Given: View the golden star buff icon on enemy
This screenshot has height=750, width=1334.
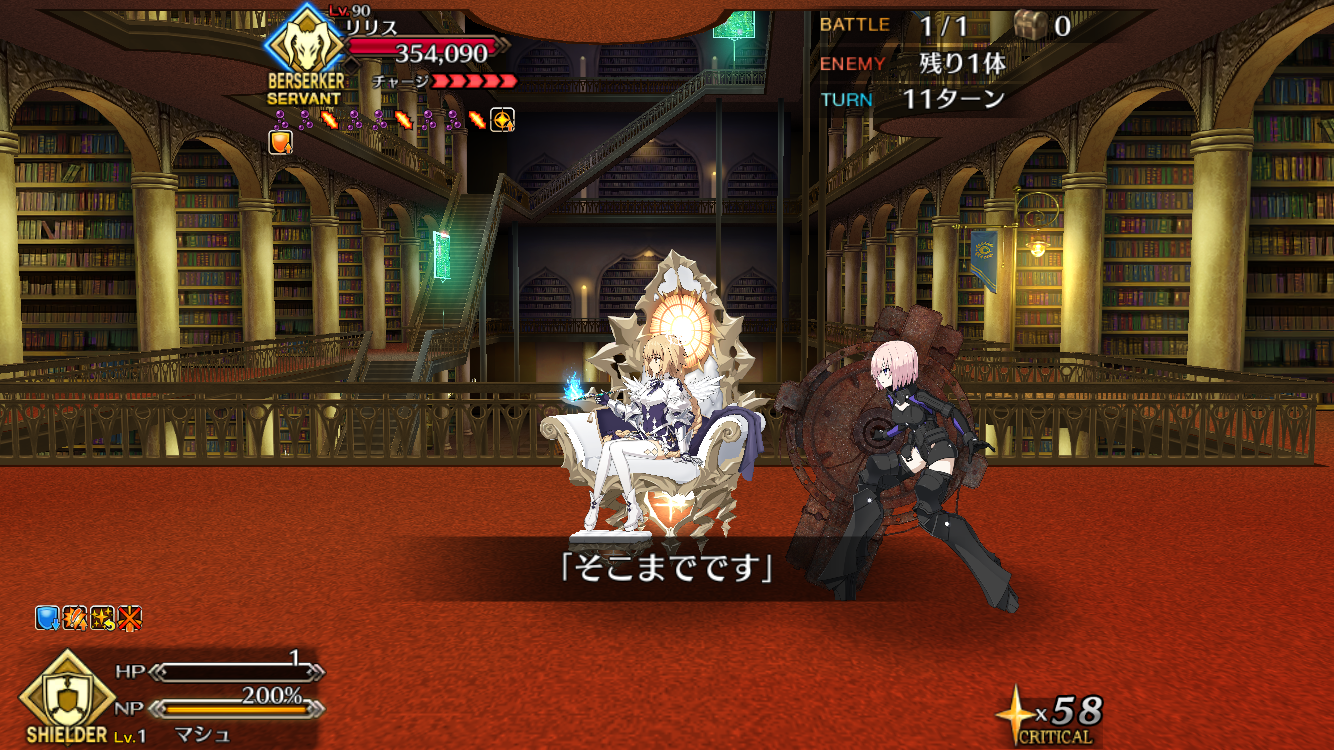Looking at the screenshot, I should tap(503, 120).
